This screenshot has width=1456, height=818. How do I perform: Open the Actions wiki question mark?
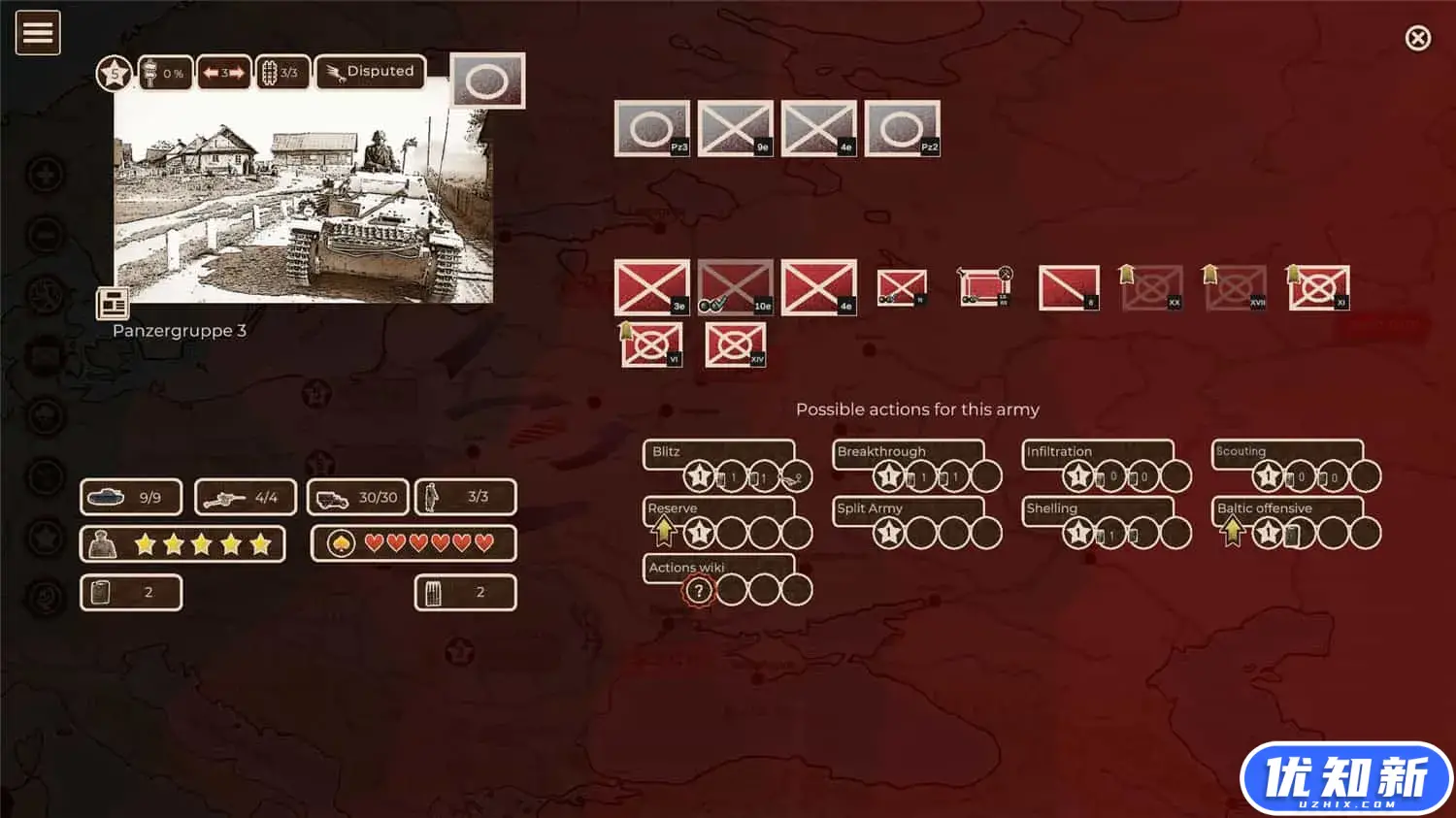[x=698, y=589]
